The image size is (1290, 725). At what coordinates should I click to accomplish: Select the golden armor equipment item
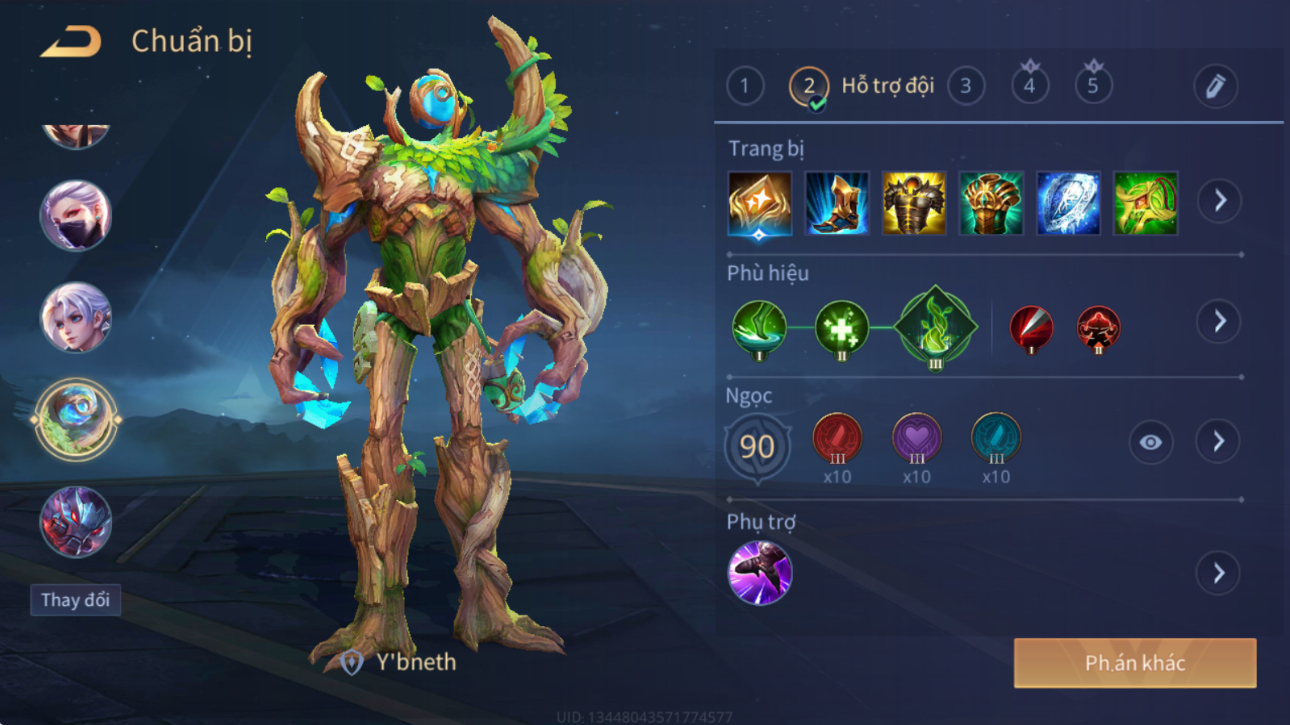pyautogui.click(x=914, y=204)
